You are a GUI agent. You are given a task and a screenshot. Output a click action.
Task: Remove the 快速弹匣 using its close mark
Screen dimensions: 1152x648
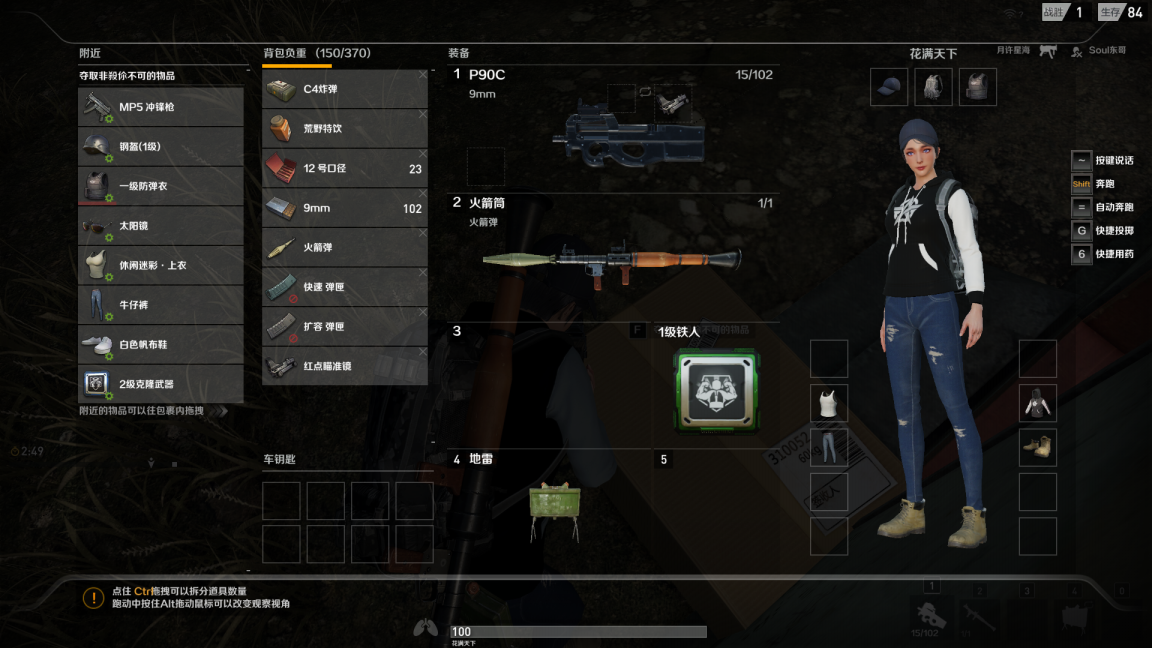(x=422, y=273)
